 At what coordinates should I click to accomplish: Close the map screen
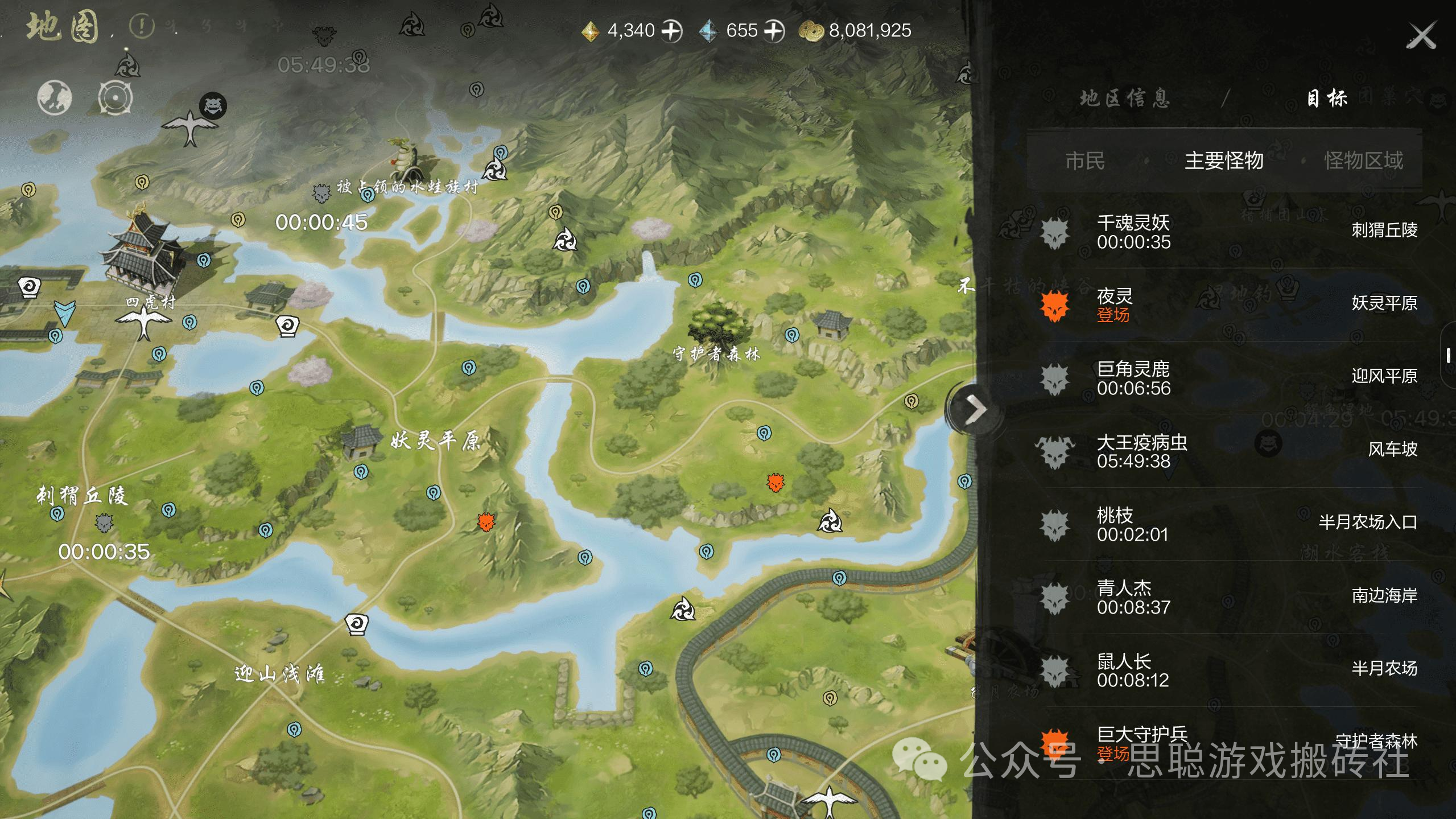1421,36
